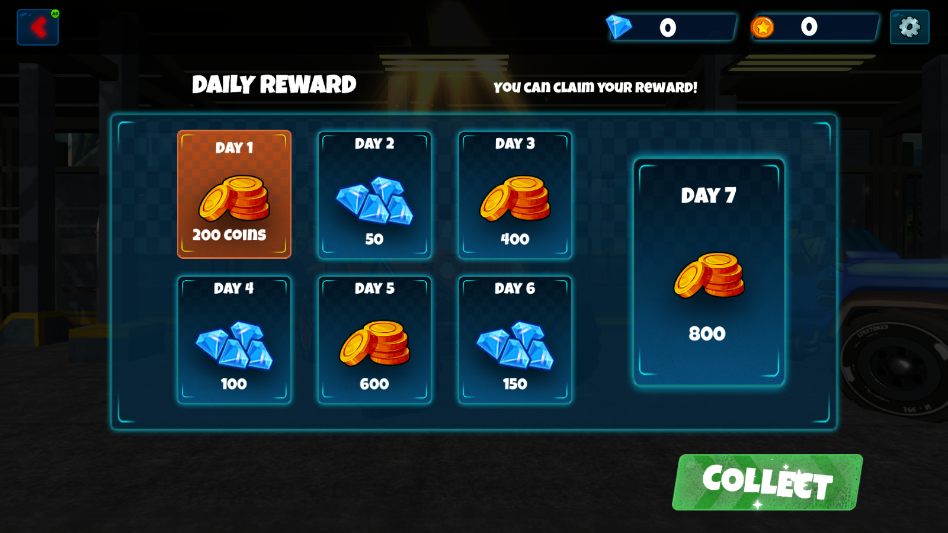The width and height of the screenshot is (948, 533).
Task: Collect the daily reward
Action: tap(767, 482)
